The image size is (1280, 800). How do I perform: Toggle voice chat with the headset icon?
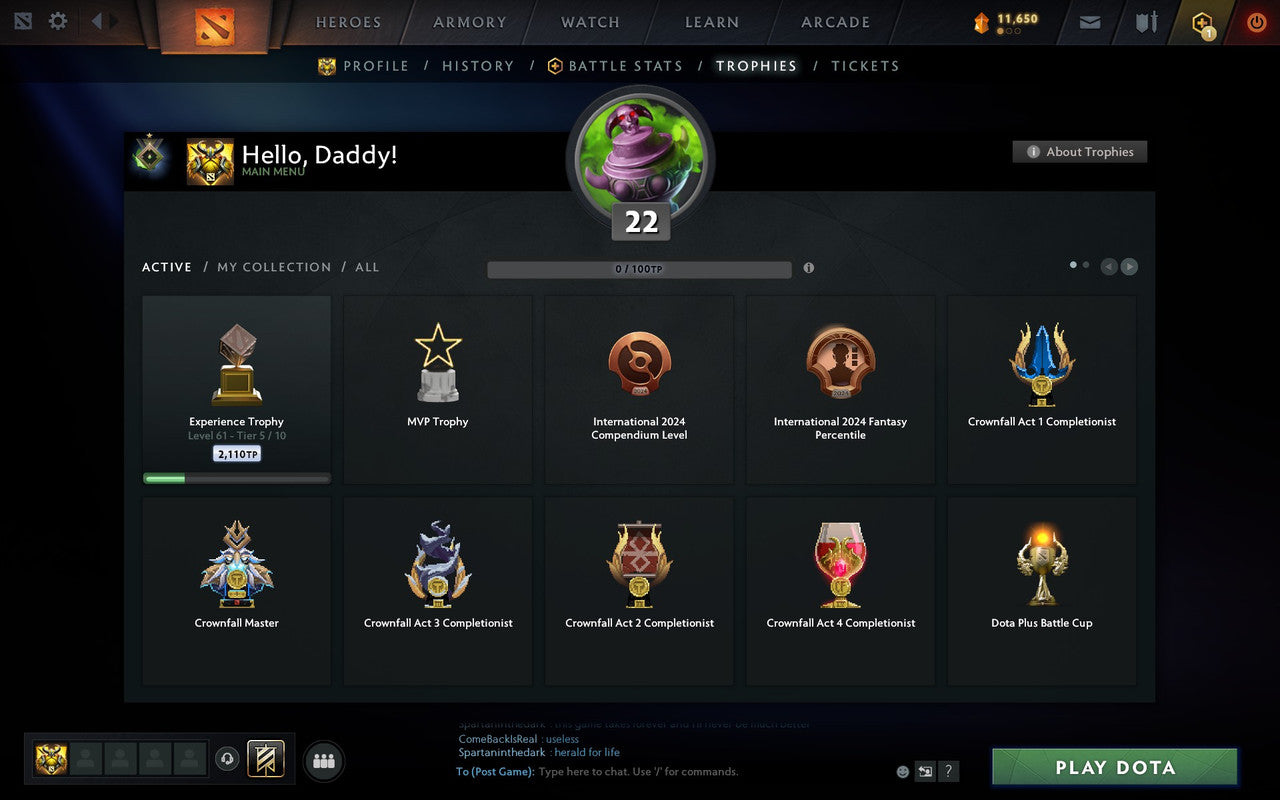[x=227, y=761]
